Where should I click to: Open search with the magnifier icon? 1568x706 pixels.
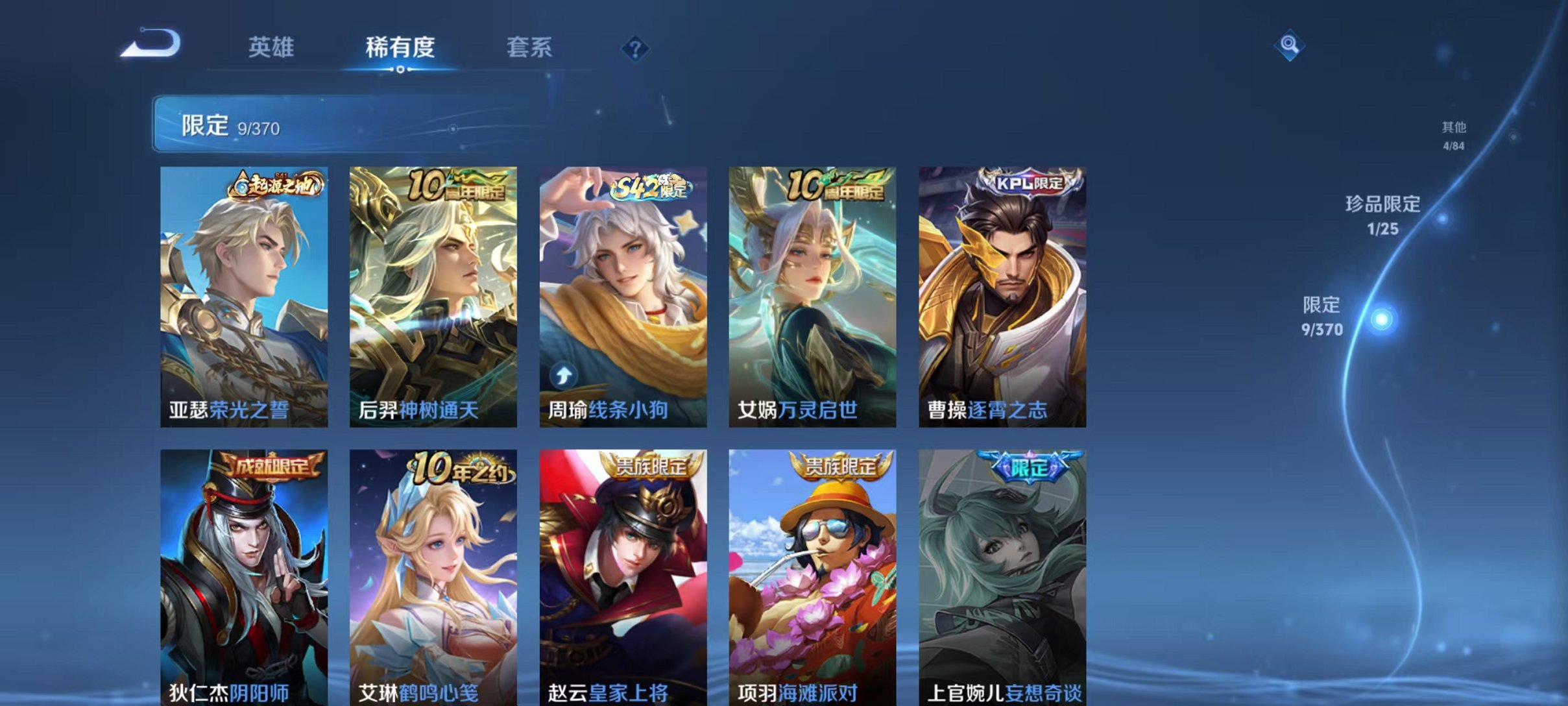[1290, 47]
